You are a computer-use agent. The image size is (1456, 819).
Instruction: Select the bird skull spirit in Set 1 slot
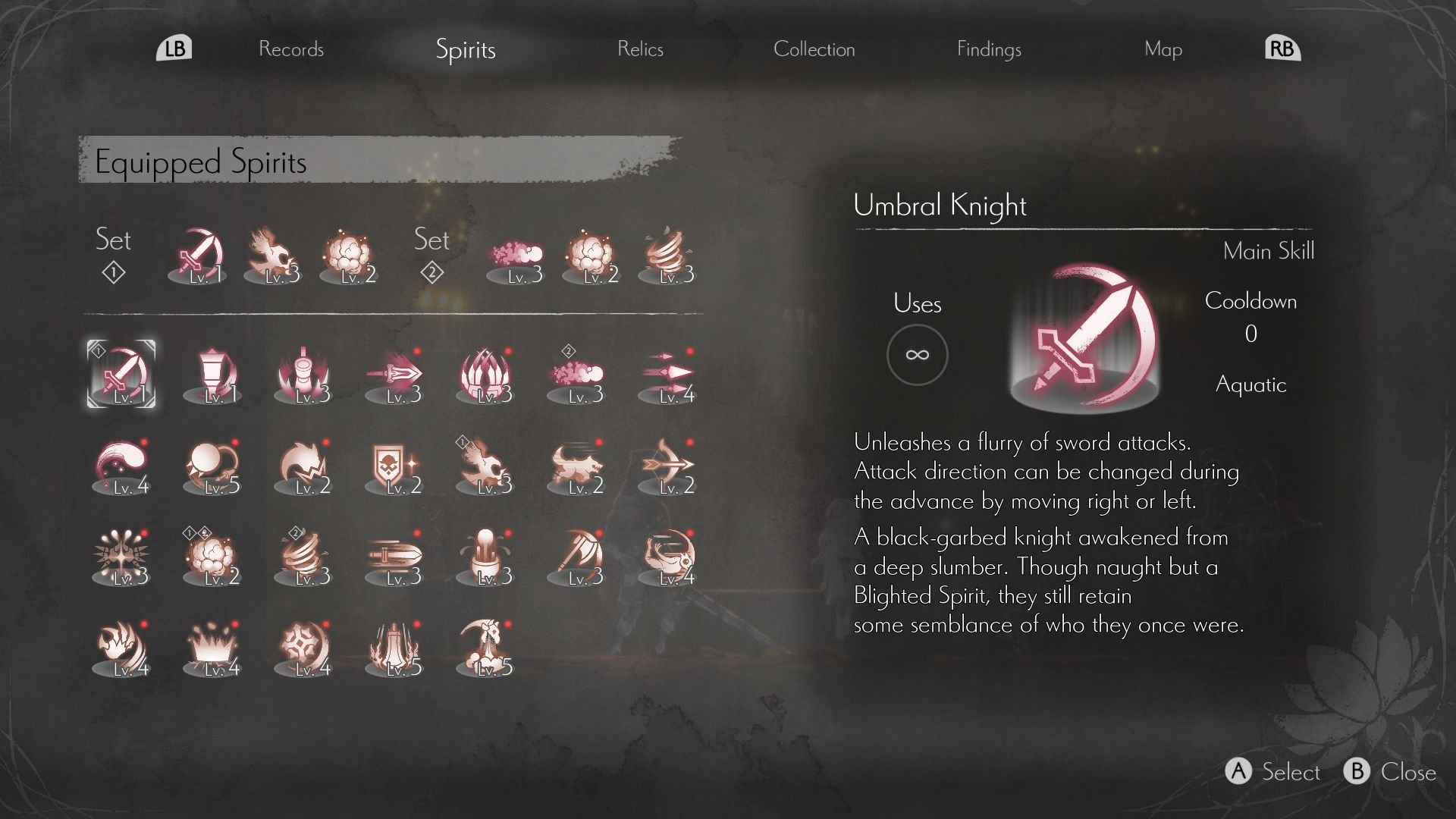tap(485, 464)
